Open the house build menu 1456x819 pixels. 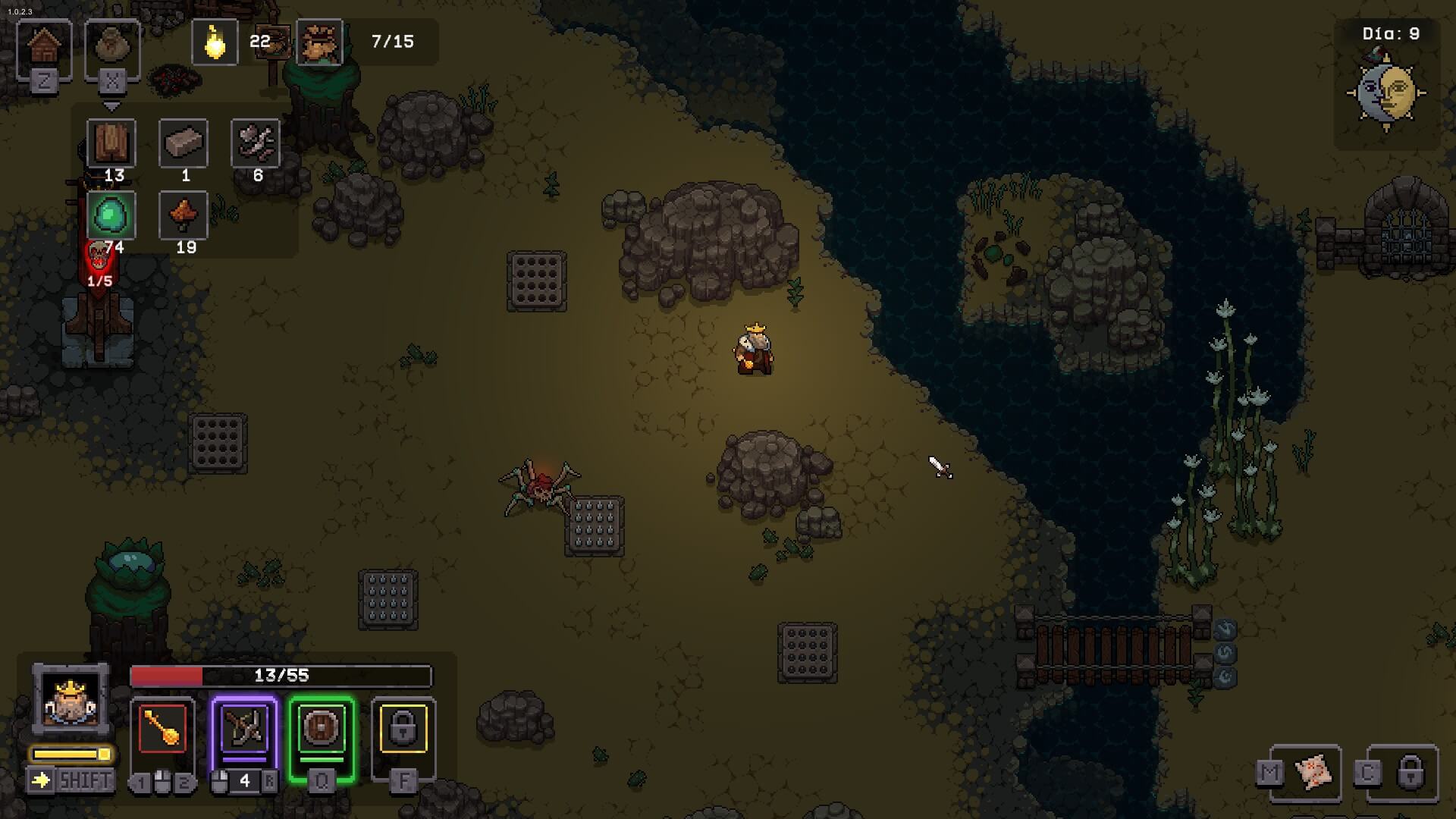click(44, 48)
